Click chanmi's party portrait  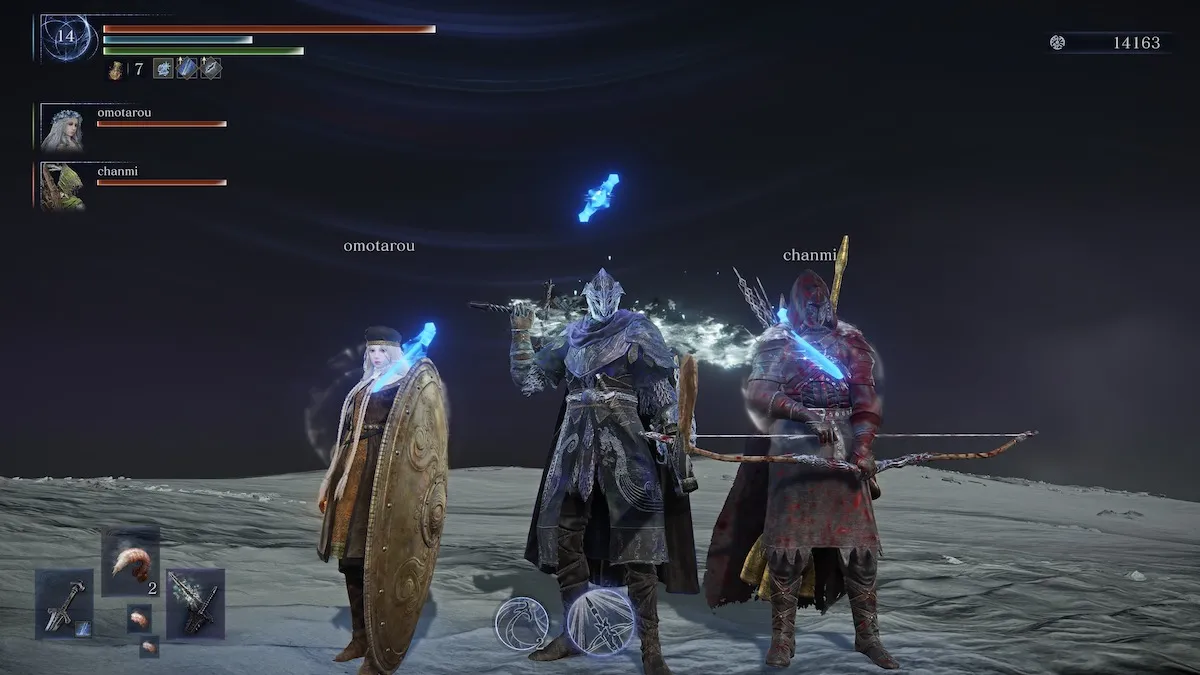[x=62, y=187]
